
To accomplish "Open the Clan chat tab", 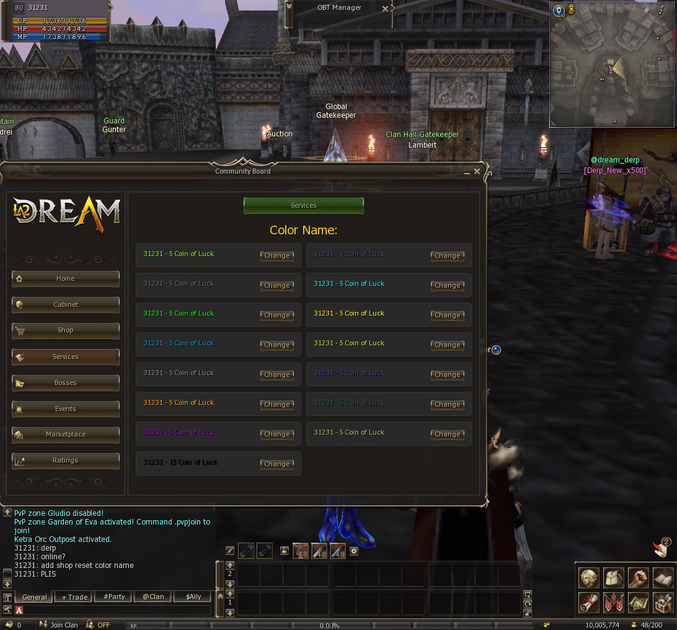I will click(153, 597).
